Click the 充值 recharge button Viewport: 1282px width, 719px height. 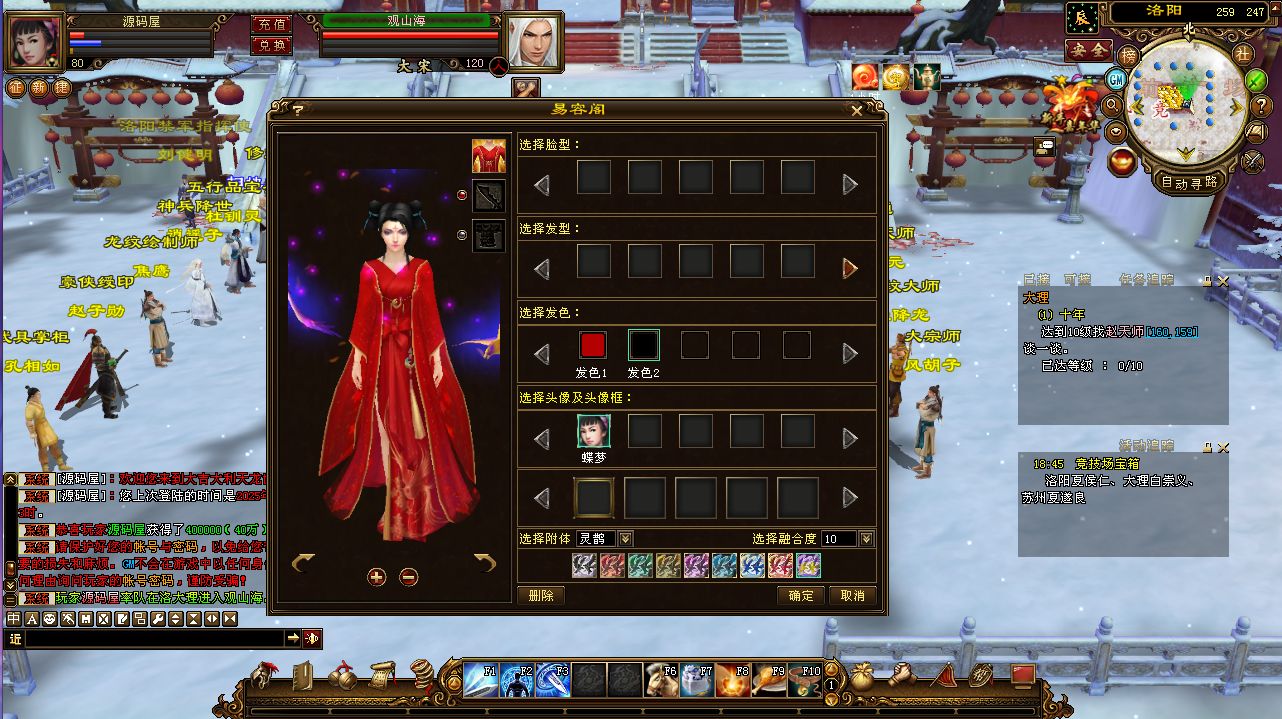271,24
